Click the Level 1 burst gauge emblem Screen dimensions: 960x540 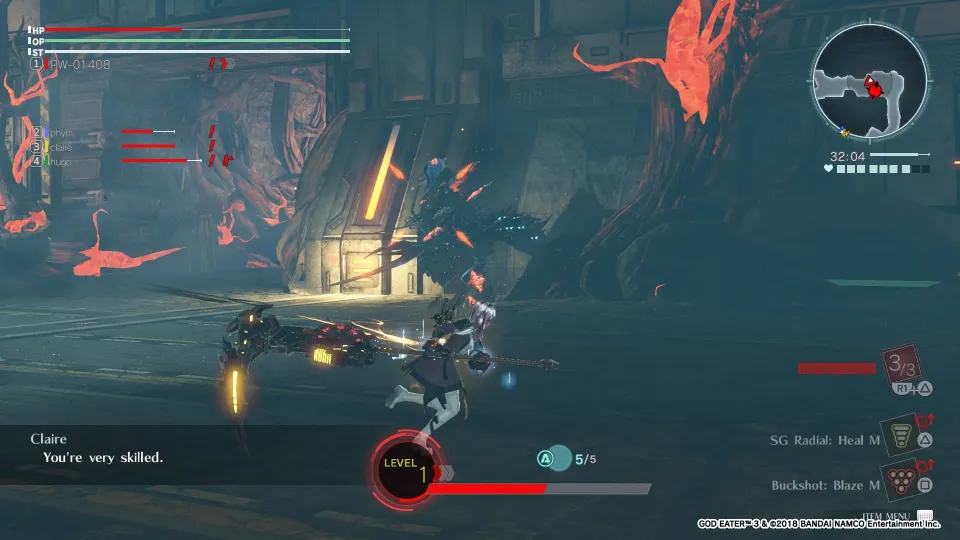point(405,468)
